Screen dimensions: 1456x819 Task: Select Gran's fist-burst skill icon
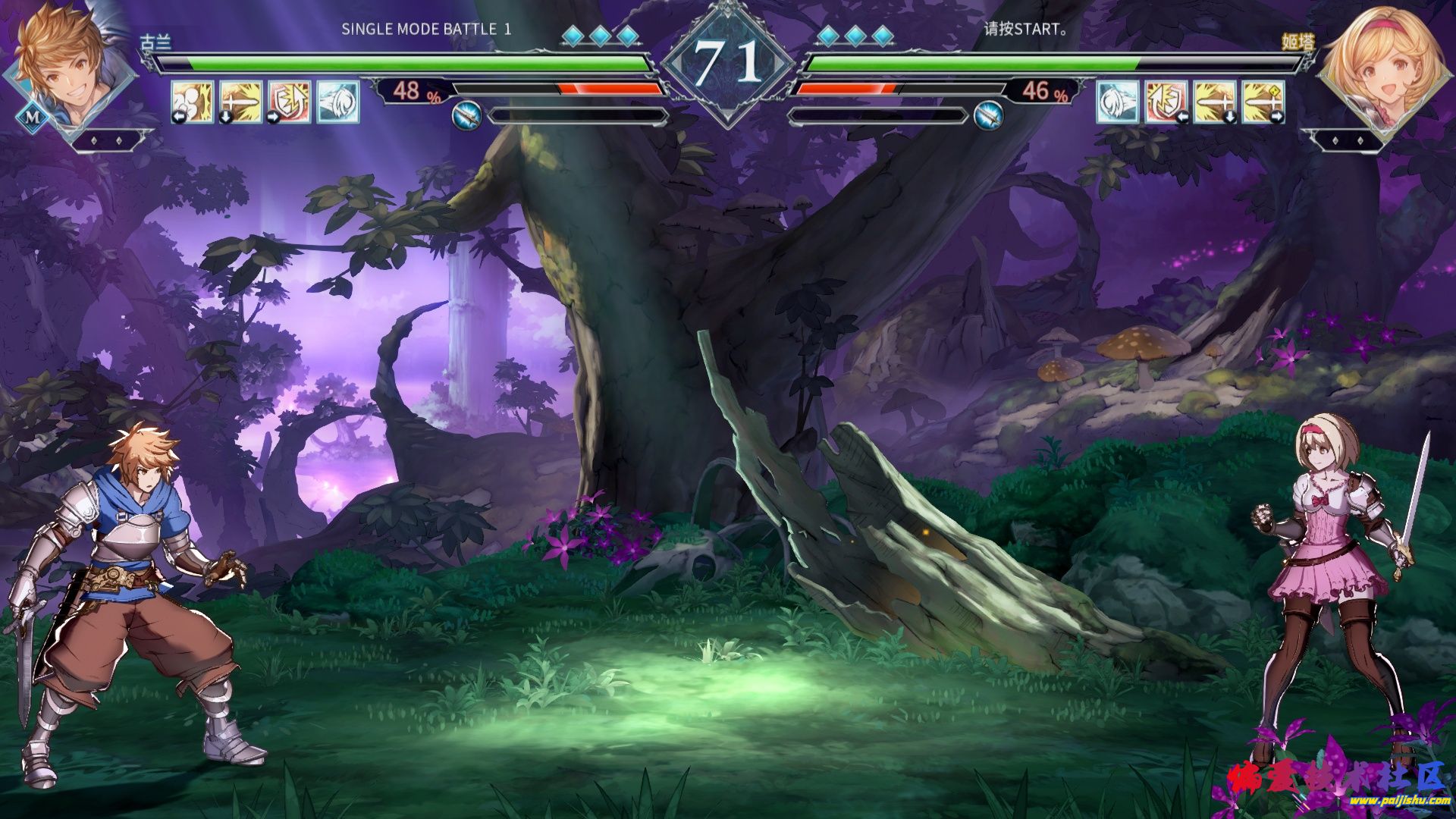pos(192,102)
